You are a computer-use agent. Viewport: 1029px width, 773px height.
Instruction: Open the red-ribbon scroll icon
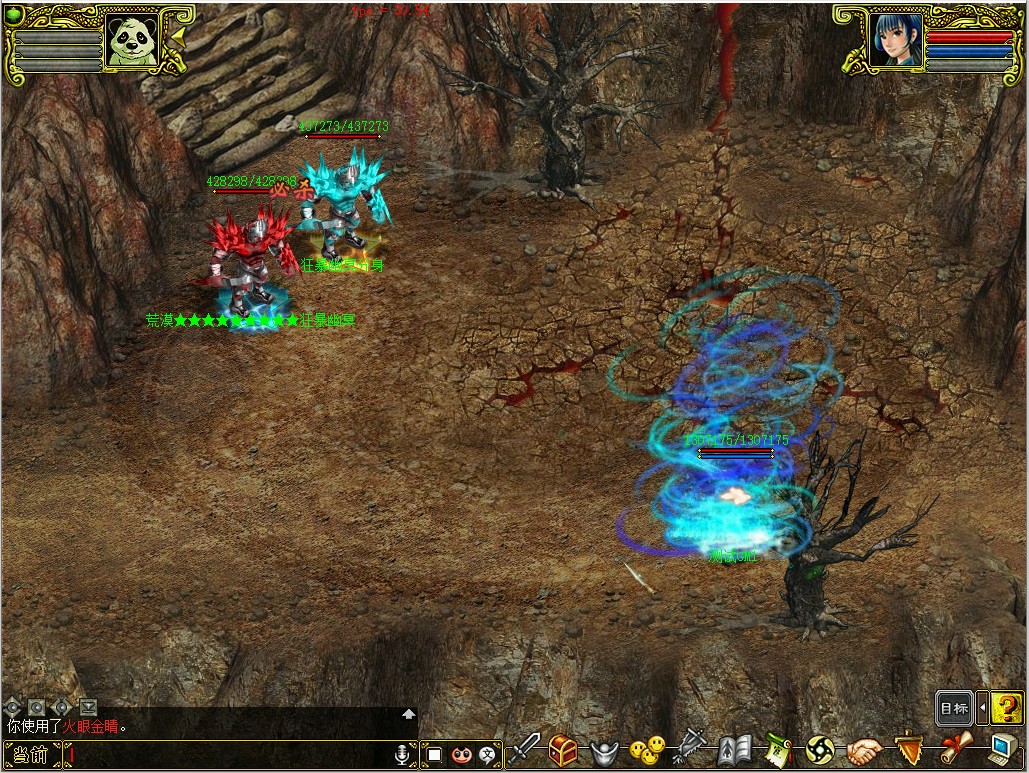(x=955, y=748)
